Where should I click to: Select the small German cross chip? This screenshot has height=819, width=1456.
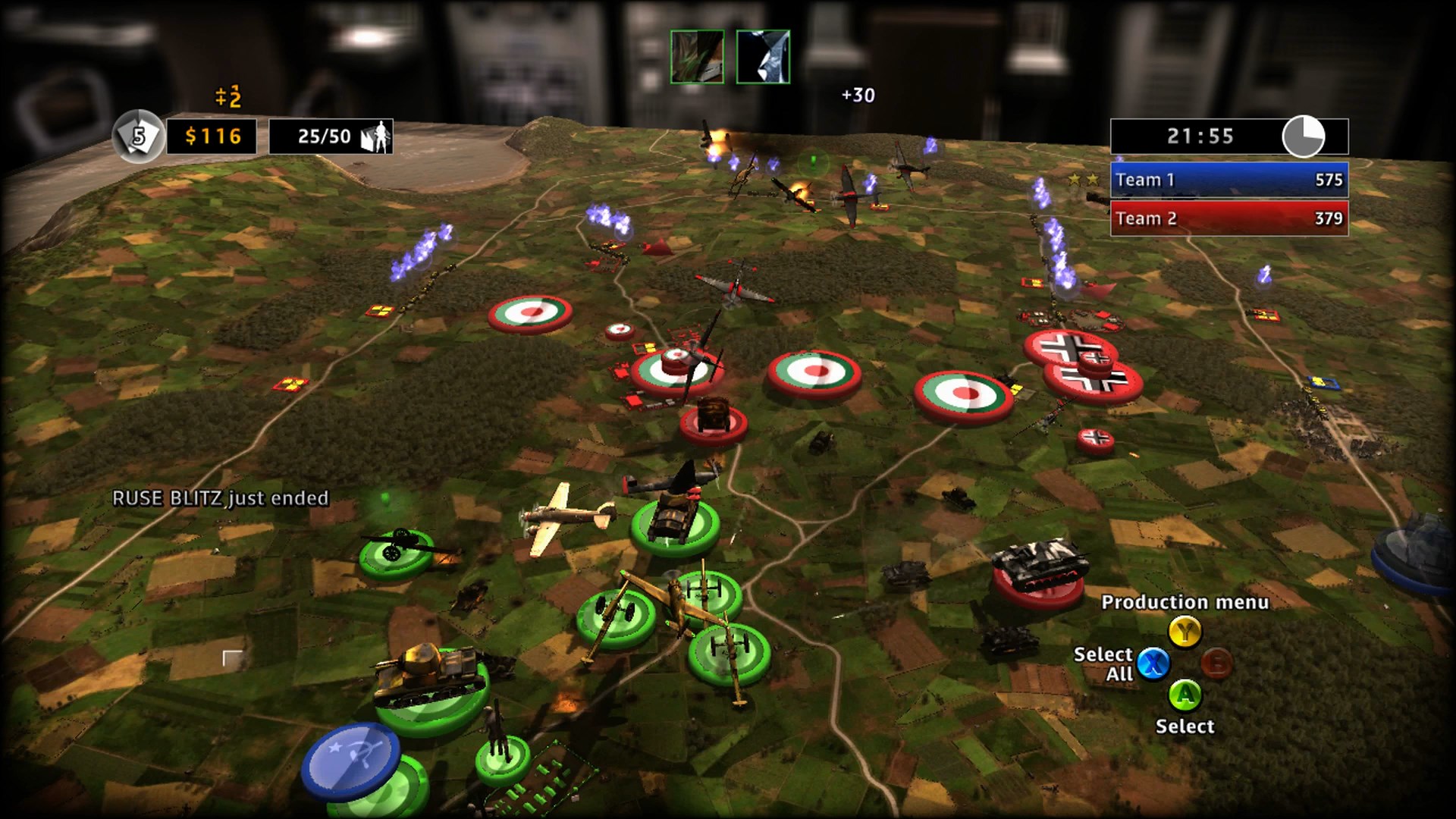tap(1095, 439)
